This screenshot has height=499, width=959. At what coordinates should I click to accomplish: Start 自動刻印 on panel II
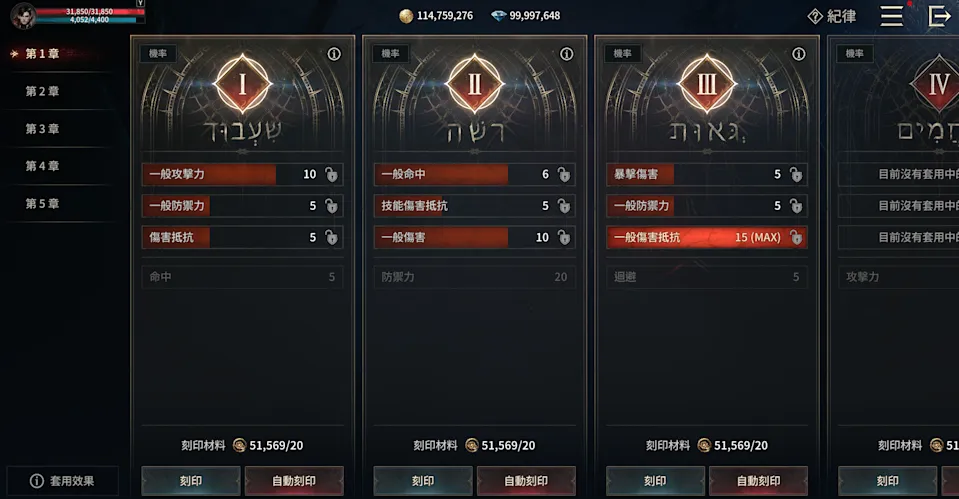click(x=526, y=481)
